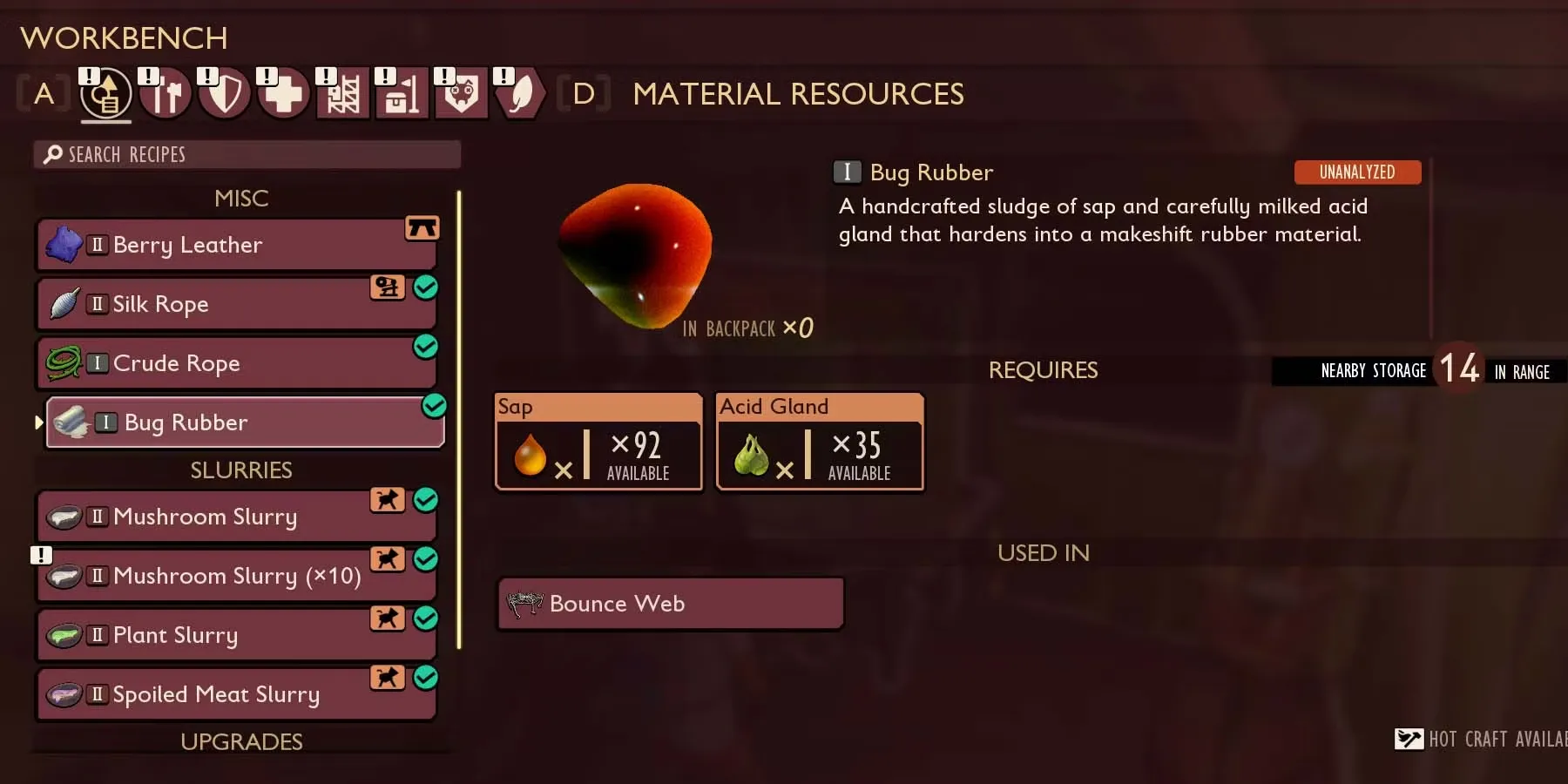Switch to the chest and flag tab

pyautogui.click(x=402, y=94)
